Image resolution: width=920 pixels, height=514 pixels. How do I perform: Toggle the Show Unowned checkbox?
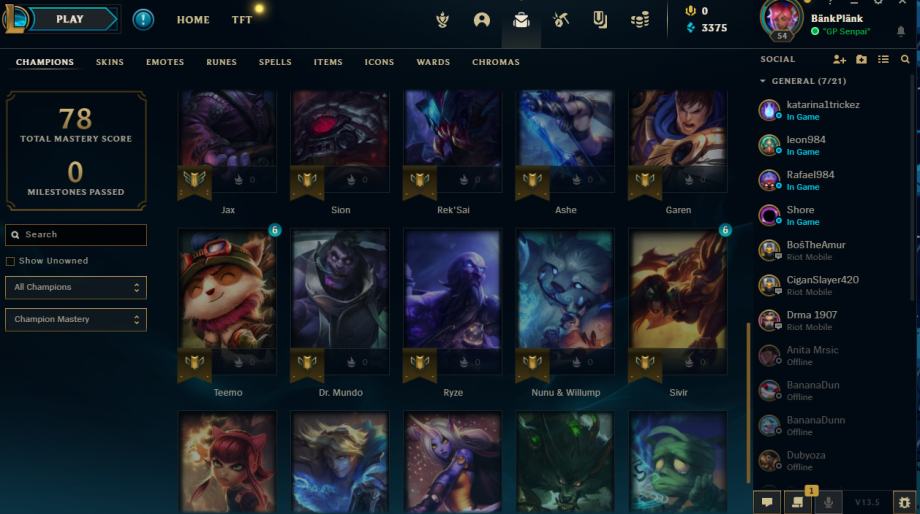(x=11, y=261)
